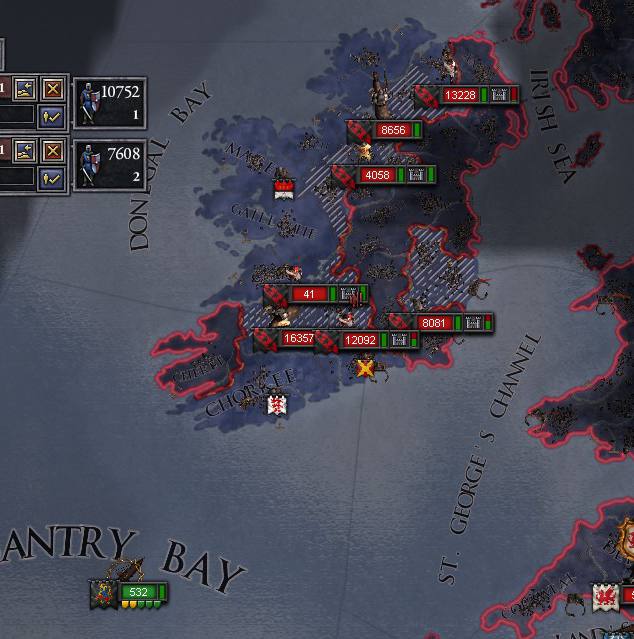Open the crossed-swords battle marker

(365, 369)
